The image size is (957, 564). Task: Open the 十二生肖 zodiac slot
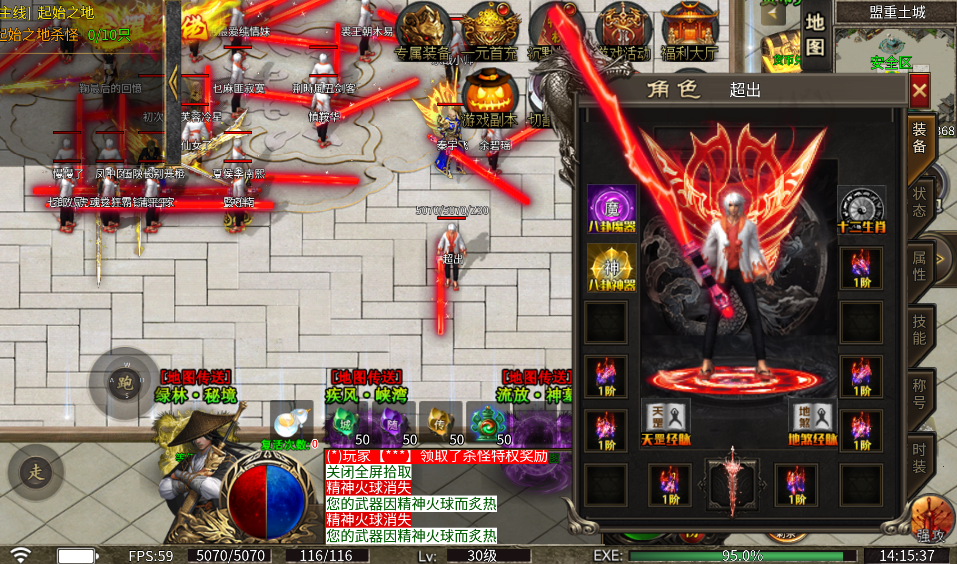[x=861, y=209]
